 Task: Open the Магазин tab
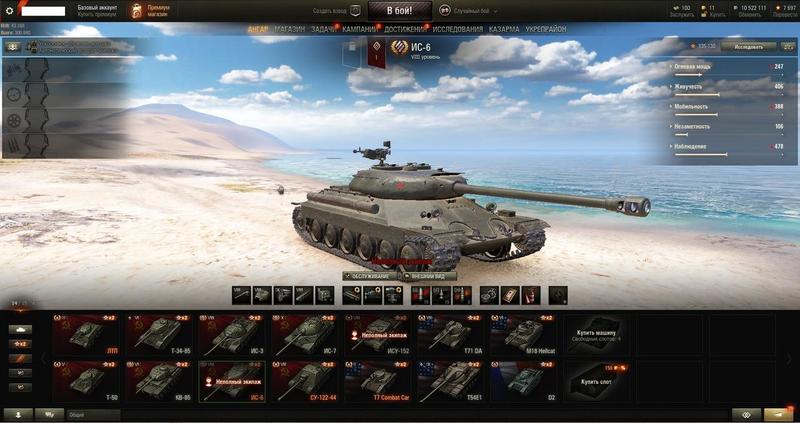[290, 30]
